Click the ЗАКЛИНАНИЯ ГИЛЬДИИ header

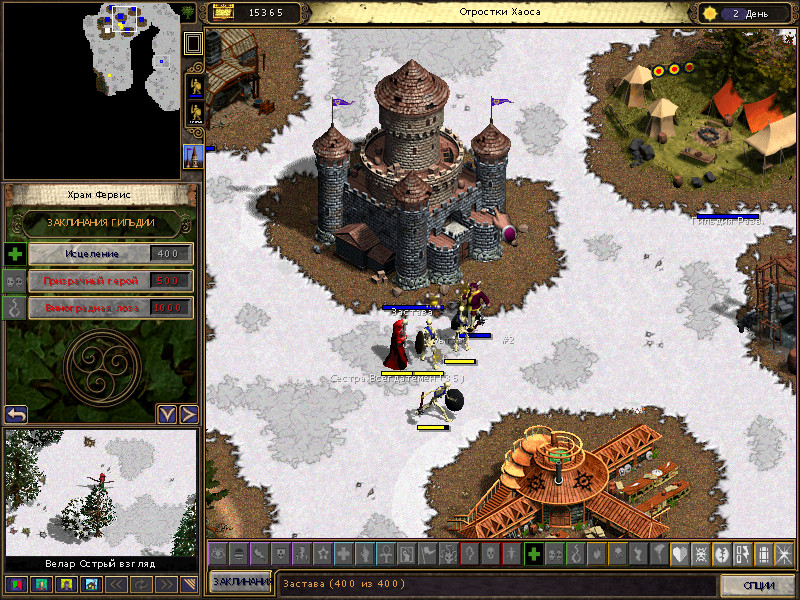102,222
